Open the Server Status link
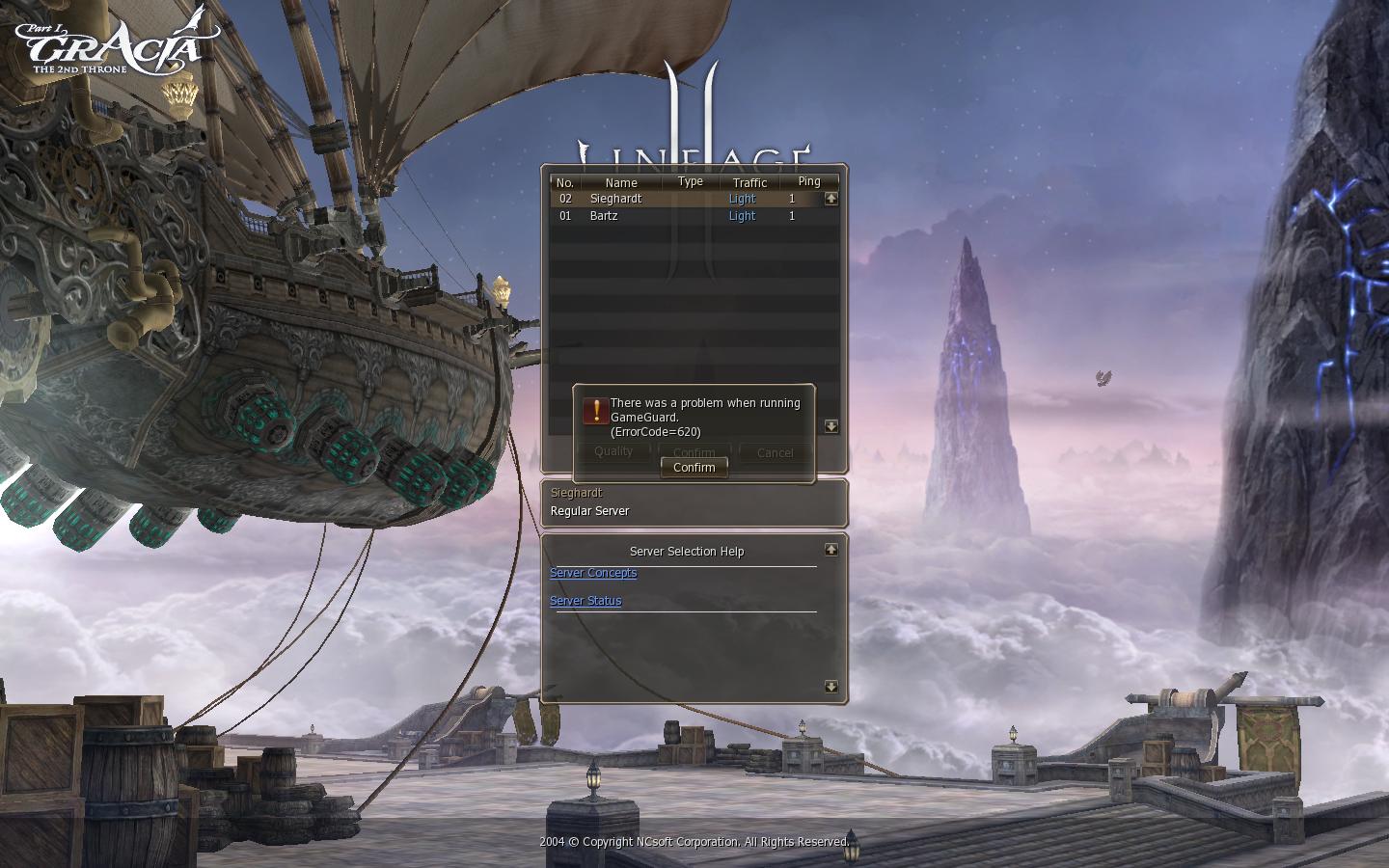The height and width of the screenshot is (868, 1389). point(586,601)
